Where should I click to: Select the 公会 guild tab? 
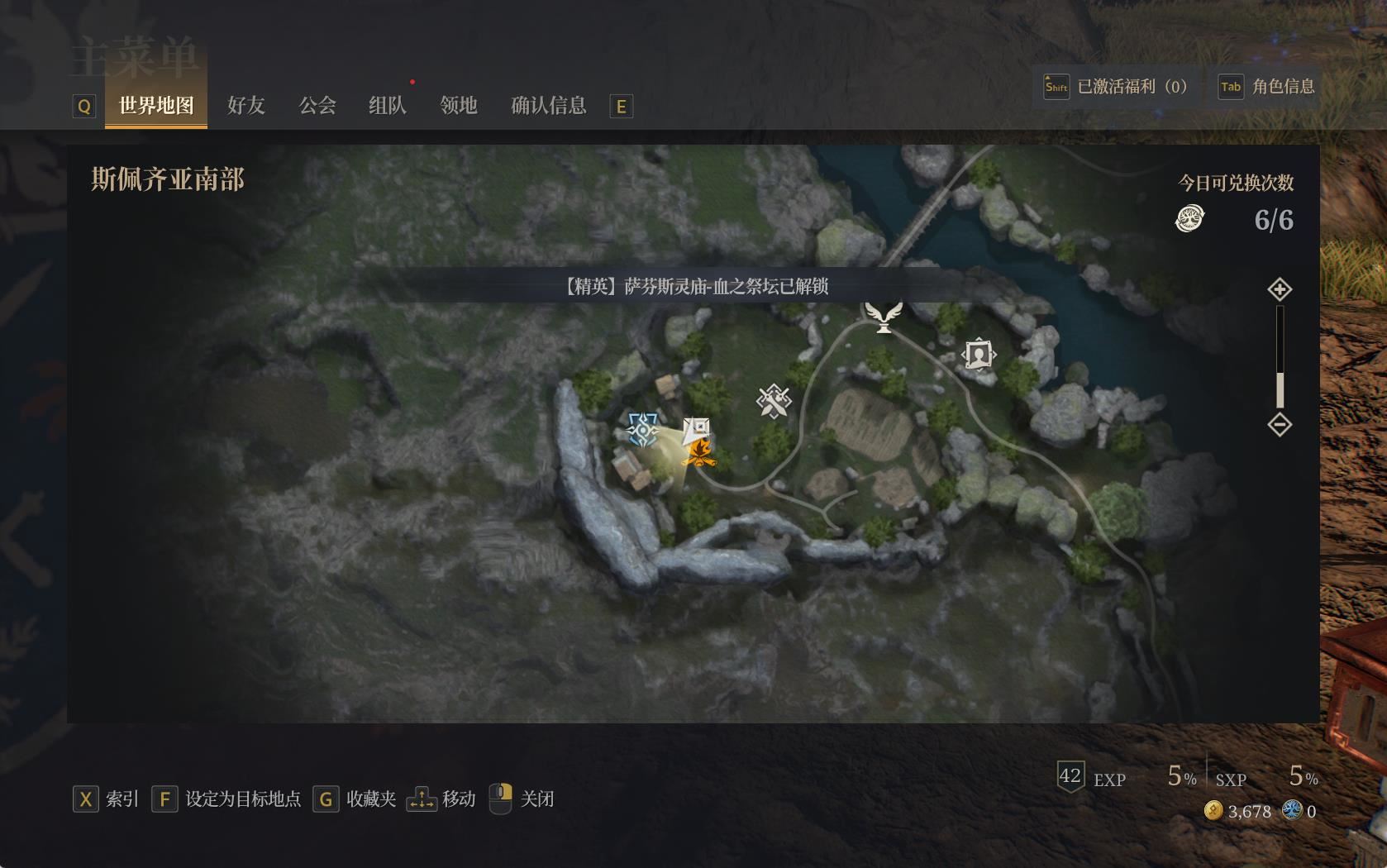tap(317, 106)
